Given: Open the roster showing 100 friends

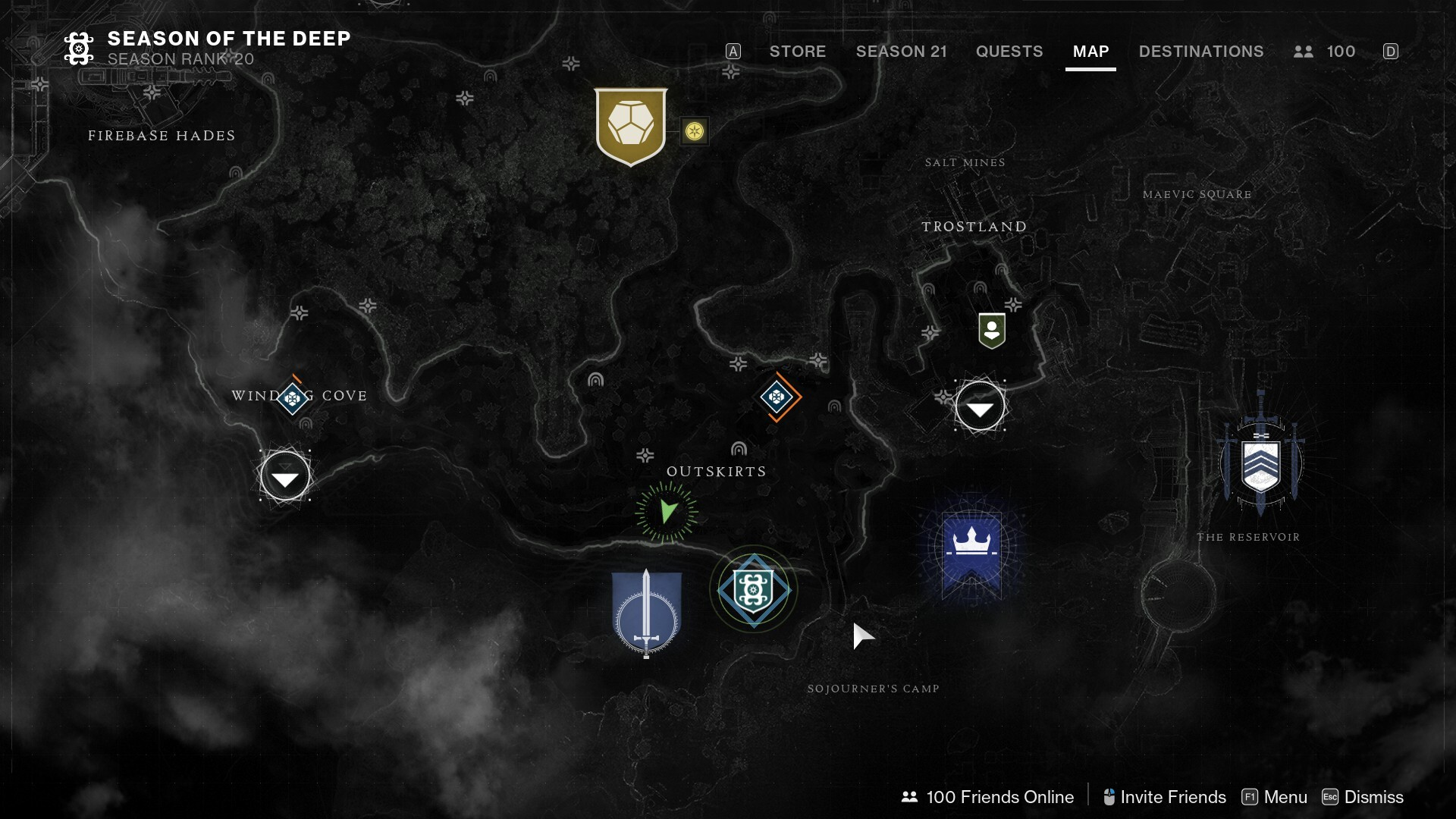Looking at the screenshot, I should 1324,52.
